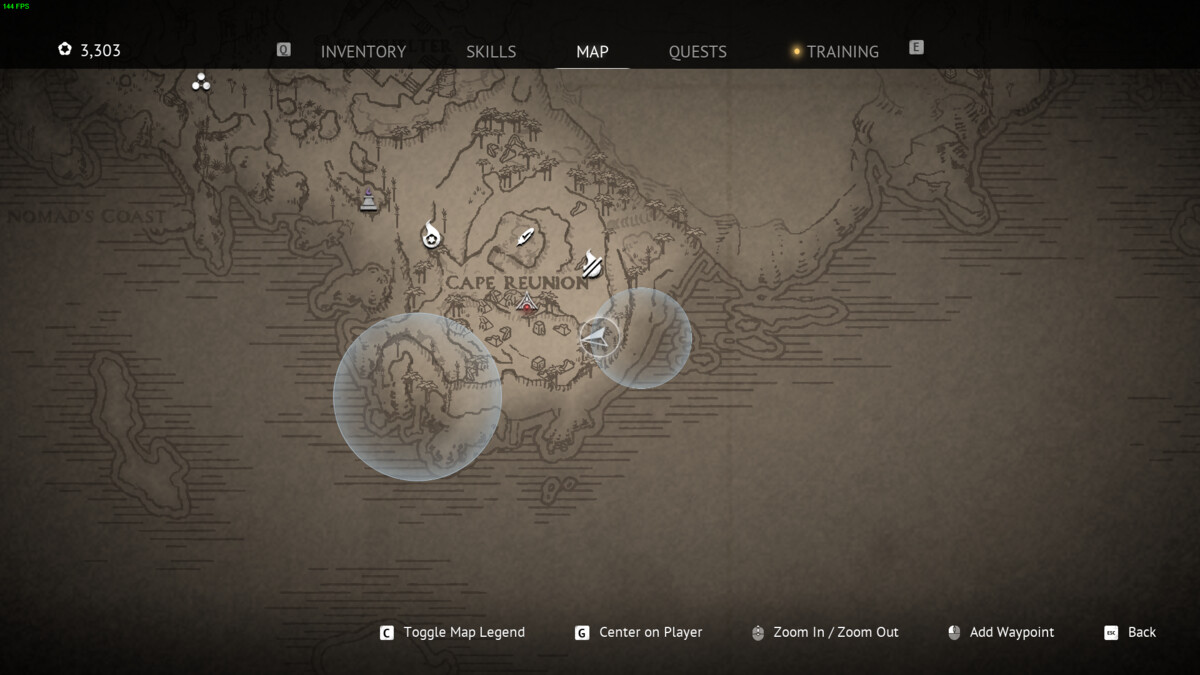Select the feather marker above Cape Reunion
Screen dimensions: 1200x675
pos(526,238)
